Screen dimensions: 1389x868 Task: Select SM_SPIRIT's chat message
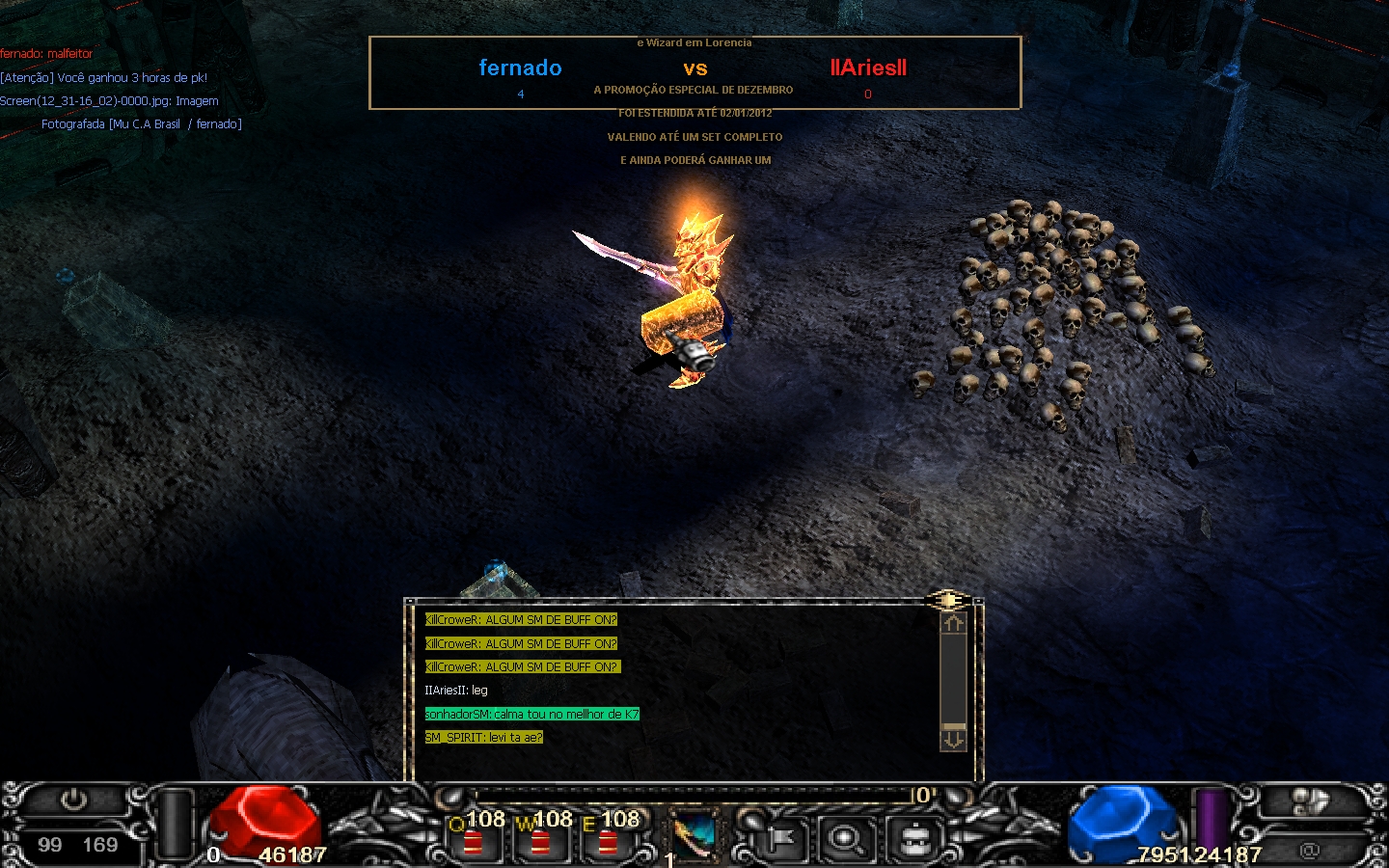[x=484, y=738]
